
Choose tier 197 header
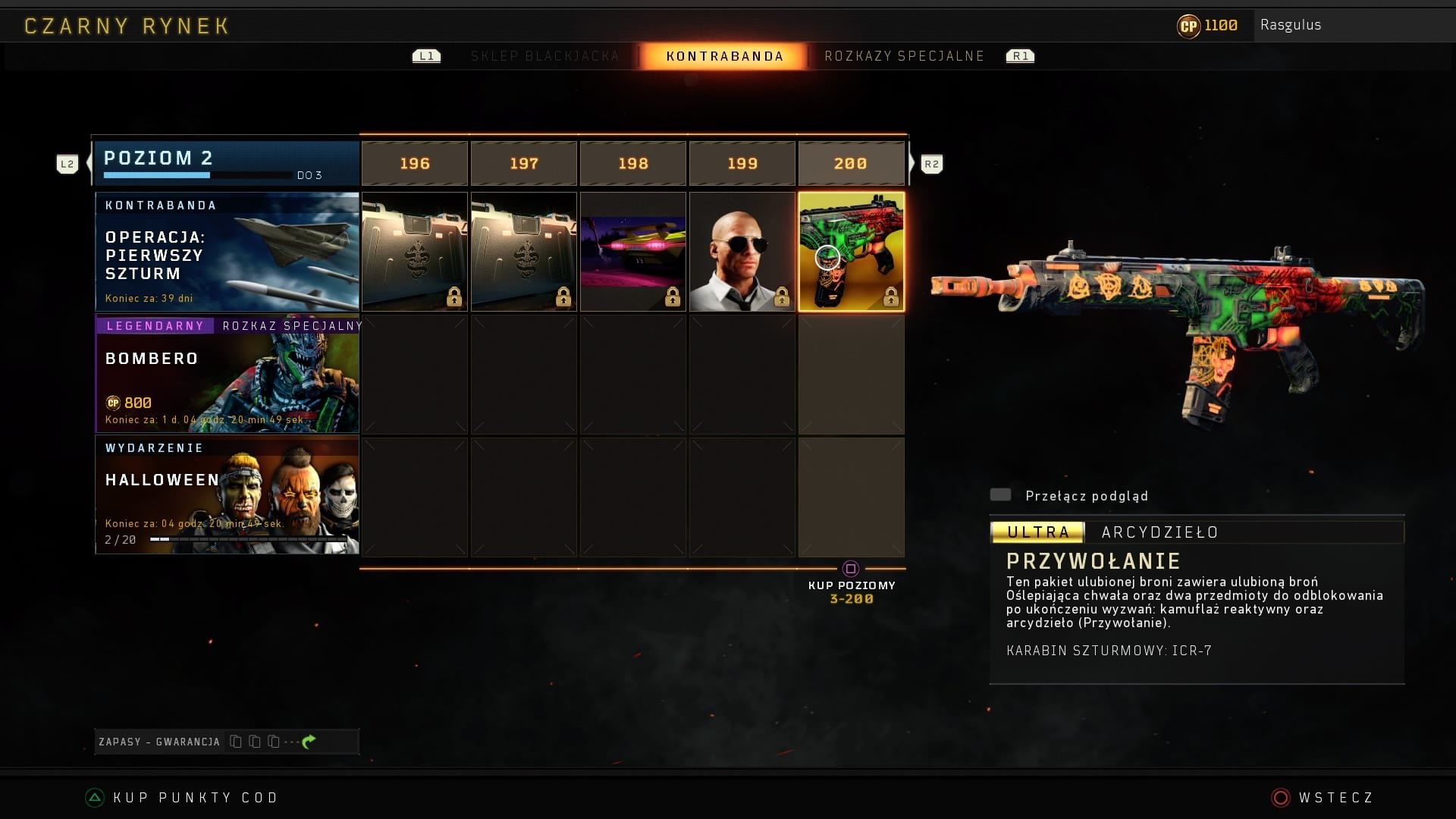(x=524, y=164)
